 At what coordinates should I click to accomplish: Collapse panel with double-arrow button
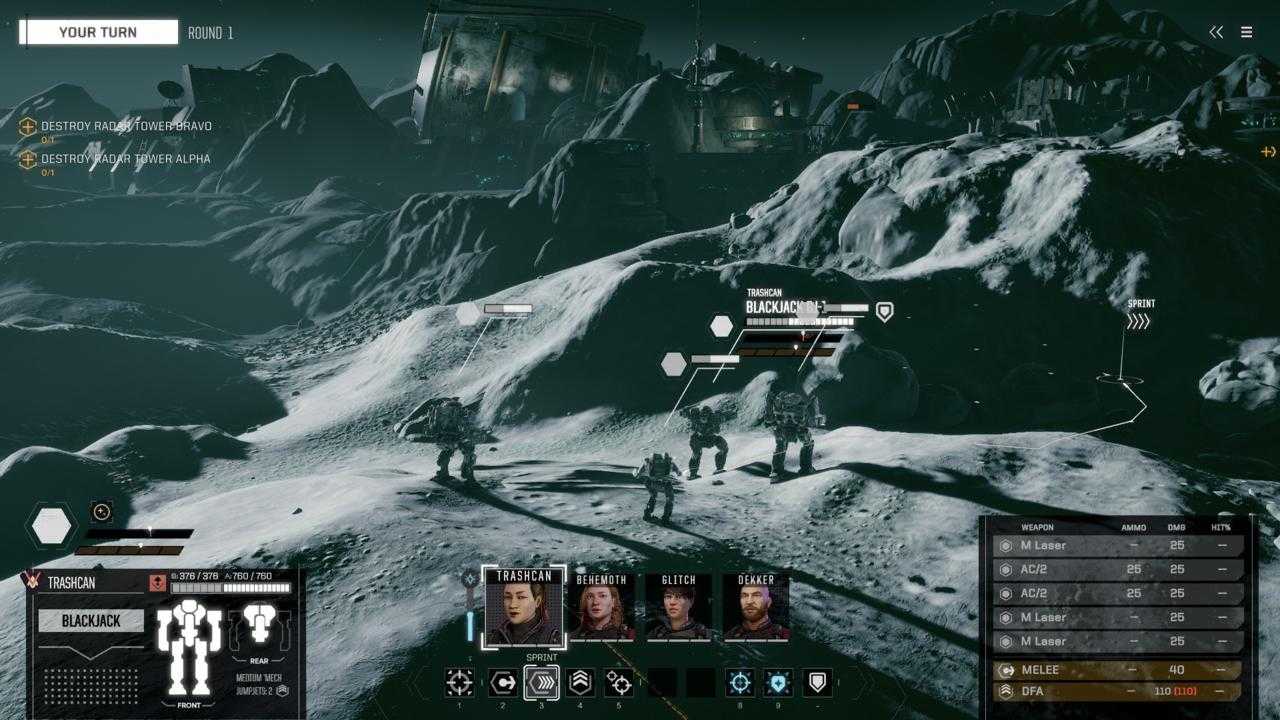coord(1216,32)
